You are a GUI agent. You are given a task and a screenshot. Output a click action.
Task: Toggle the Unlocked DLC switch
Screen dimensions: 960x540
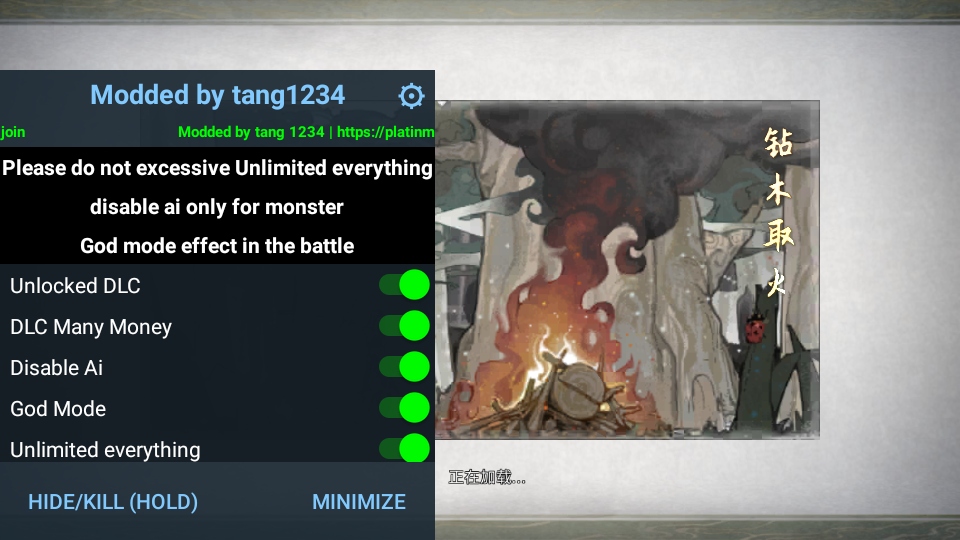click(405, 285)
